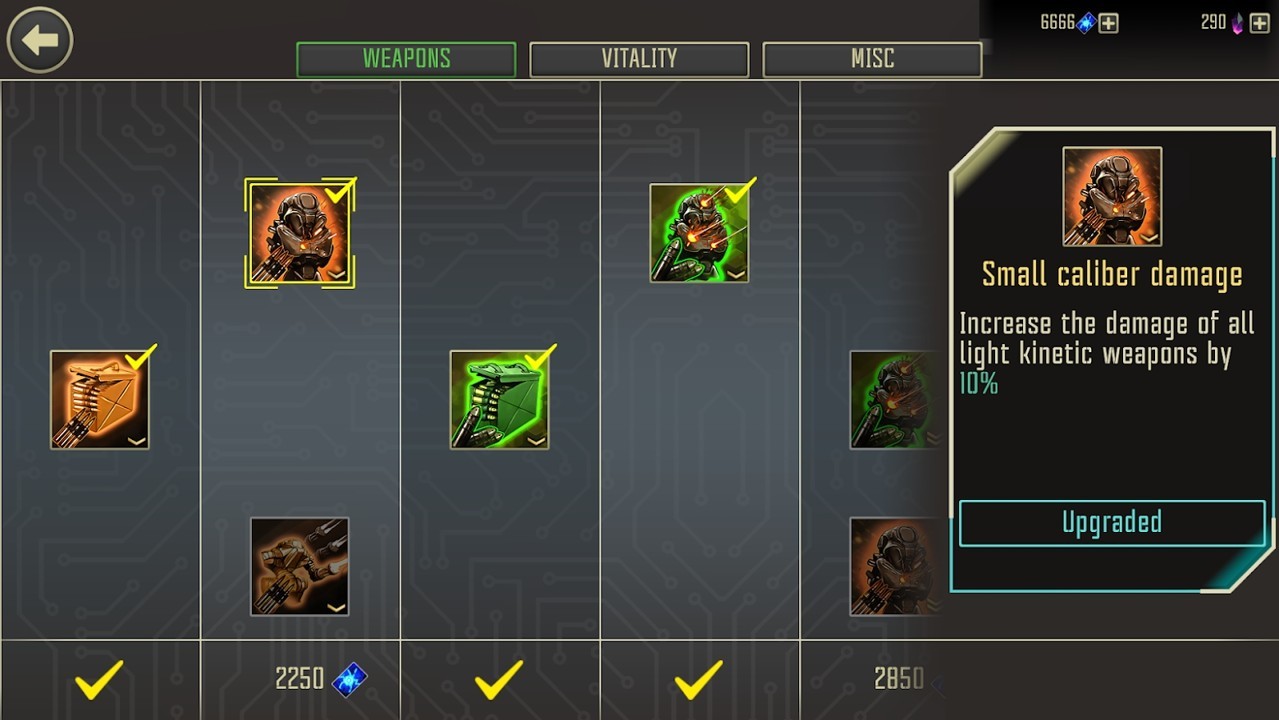Switch to the Weapons tab
This screenshot has width=1279, height=720.
(406, 59)
